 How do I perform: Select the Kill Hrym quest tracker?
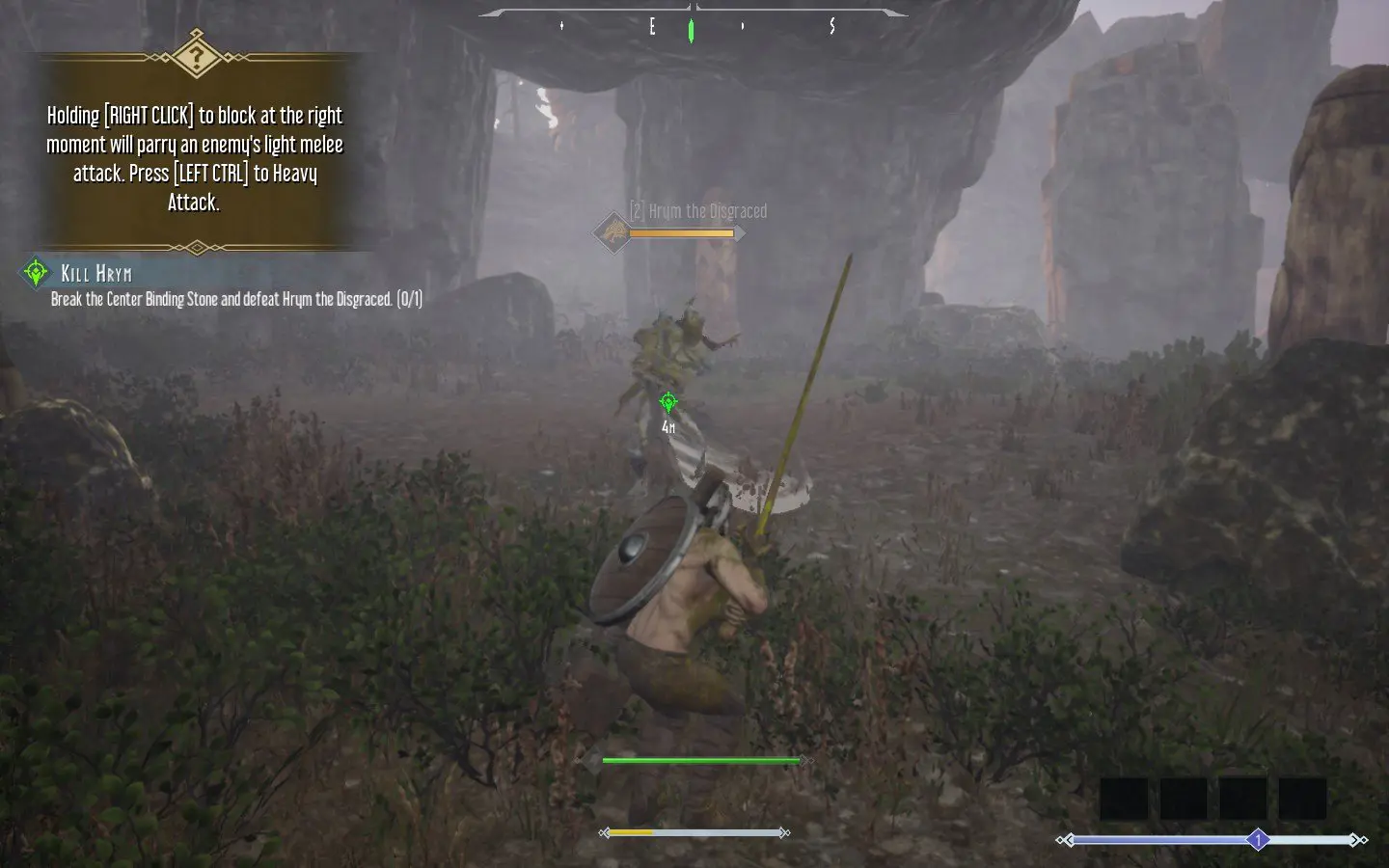click(x=96, y=274)
